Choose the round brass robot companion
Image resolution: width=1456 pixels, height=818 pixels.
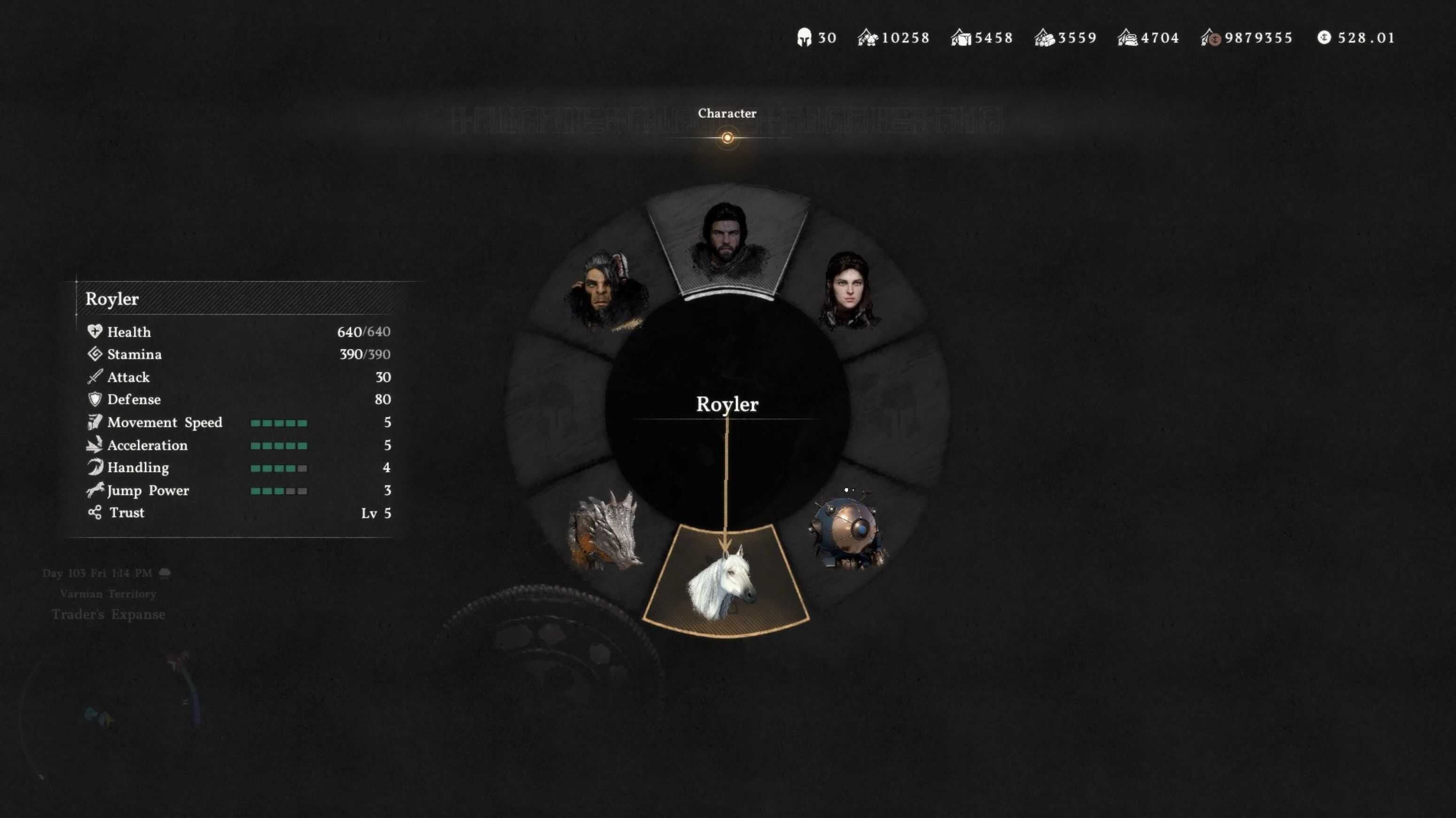point(848,531)
